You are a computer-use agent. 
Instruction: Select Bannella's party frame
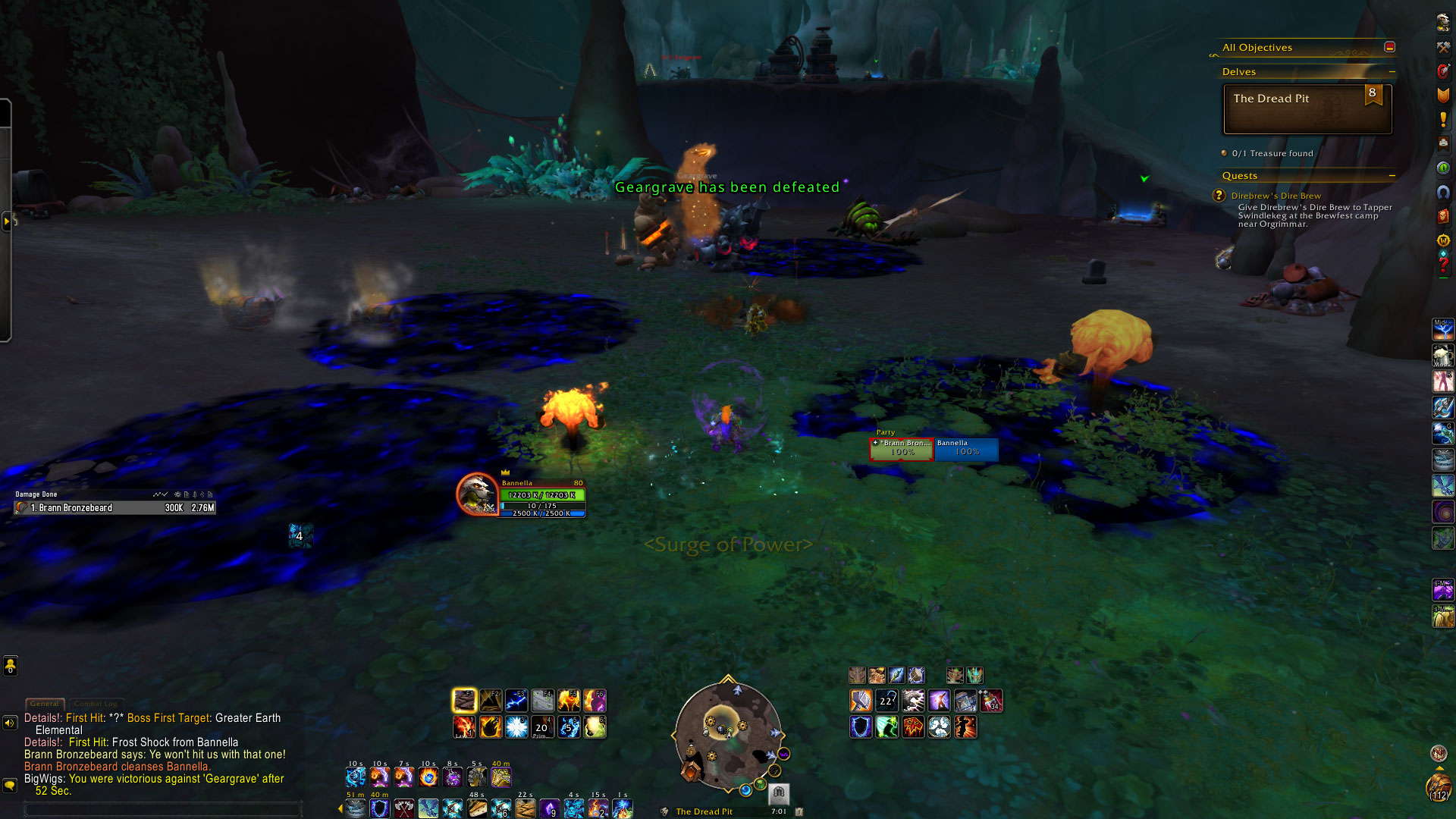coord(966,448)
